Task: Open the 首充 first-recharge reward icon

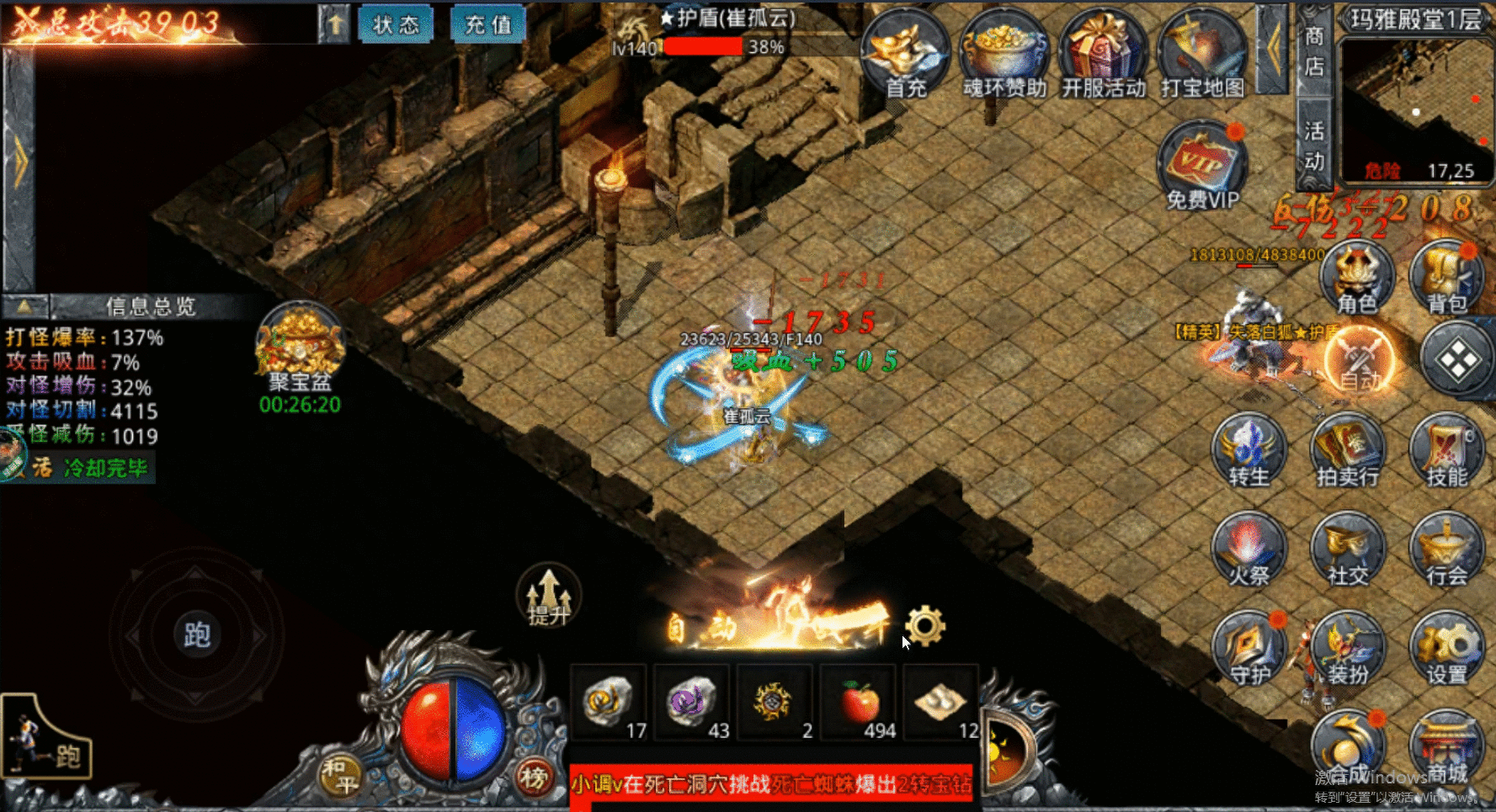Action: pos(905,54)
